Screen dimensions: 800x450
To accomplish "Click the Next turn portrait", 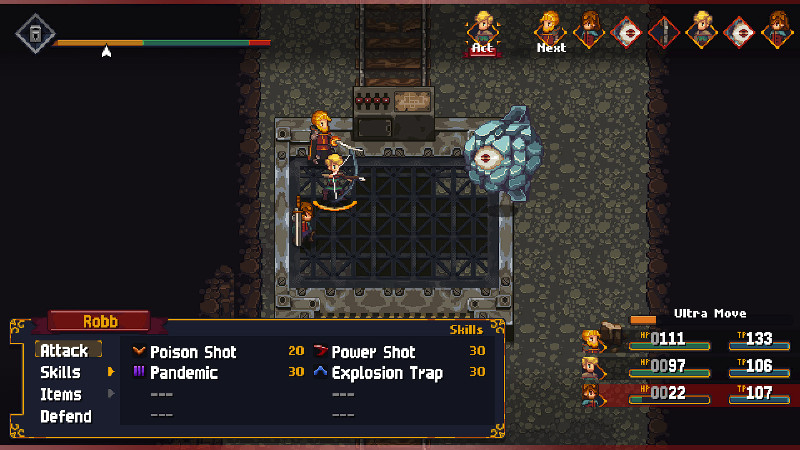I will (550, 28).
